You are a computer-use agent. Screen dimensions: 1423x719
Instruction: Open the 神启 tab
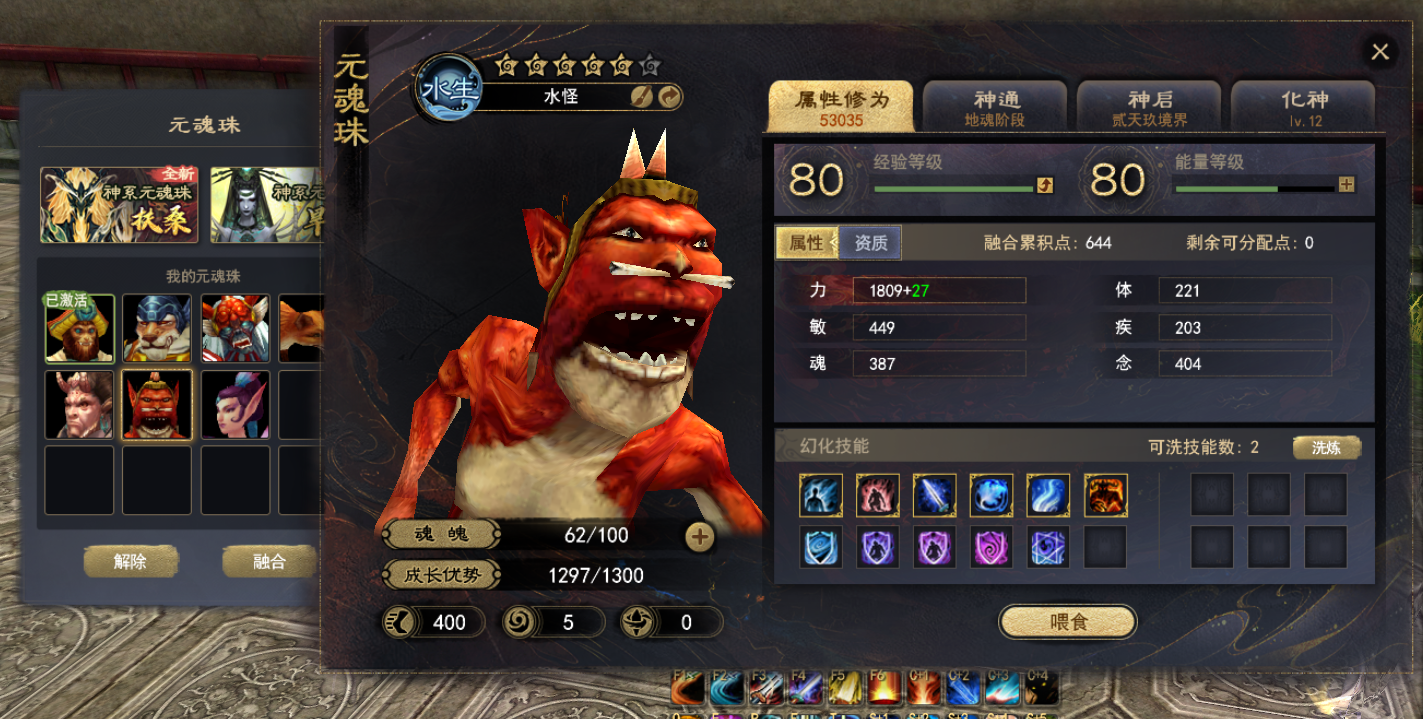pyautogui.click(x=1149, y=107)
